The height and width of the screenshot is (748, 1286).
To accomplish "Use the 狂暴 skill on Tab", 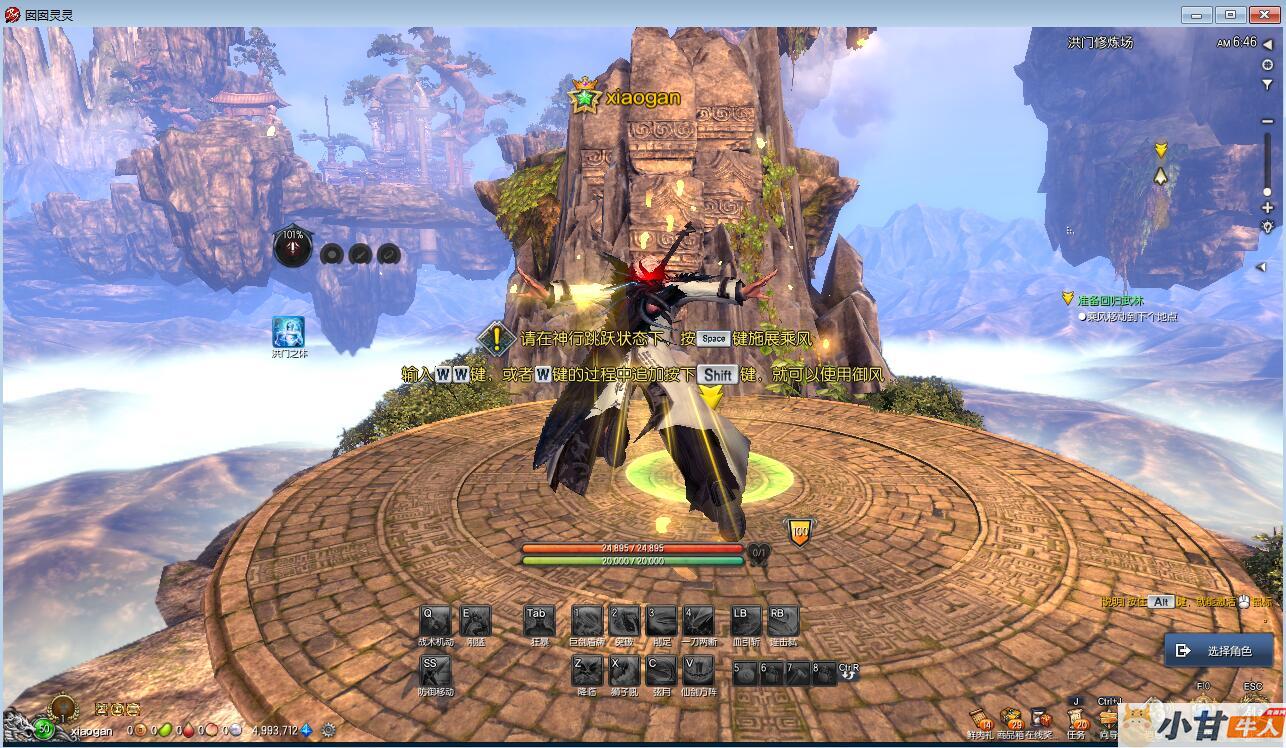I will pyautogui.click(x=539, y=620).
